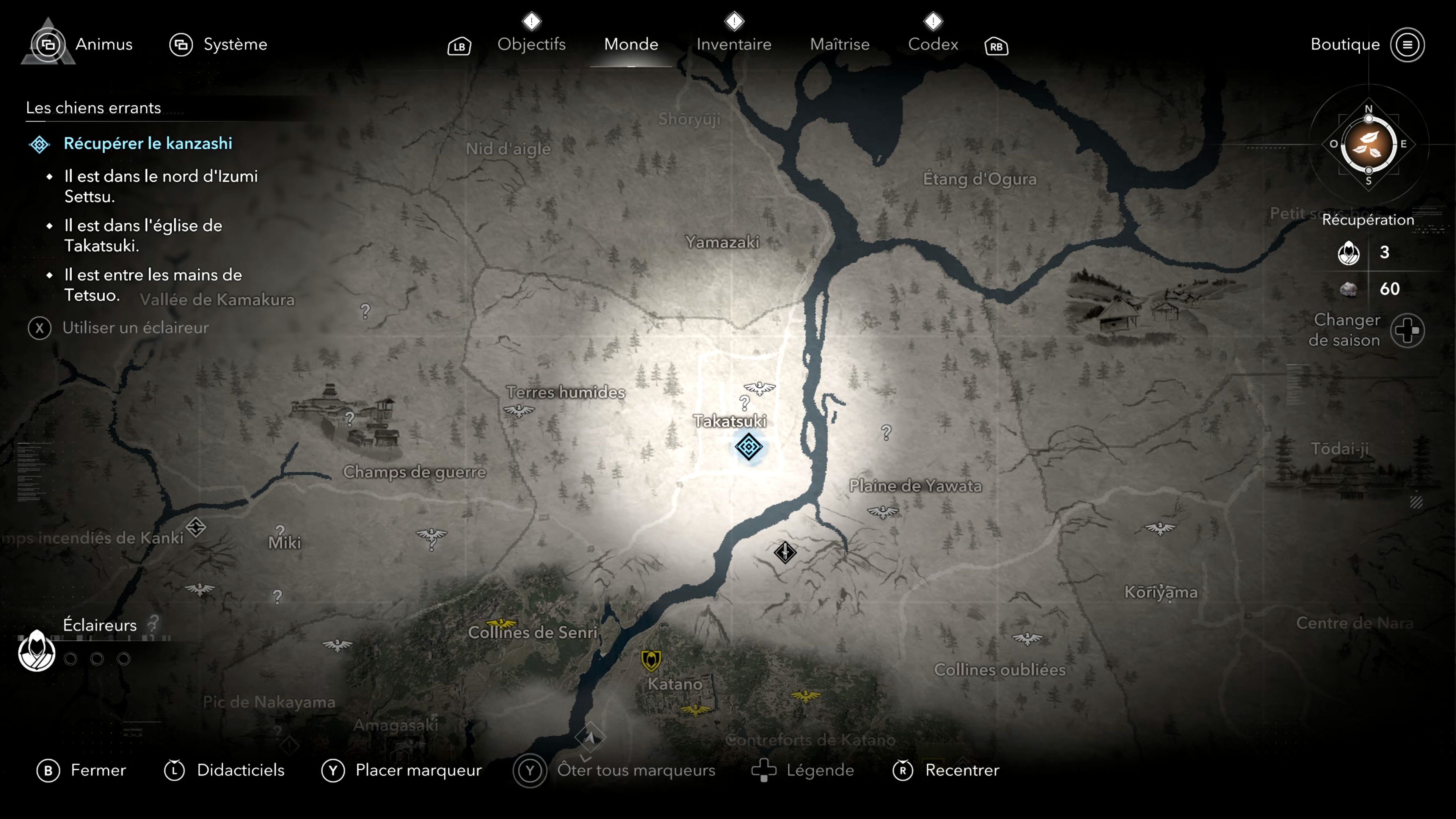
Task: Click the stone resource icon showing 60
Action: 1348,289
